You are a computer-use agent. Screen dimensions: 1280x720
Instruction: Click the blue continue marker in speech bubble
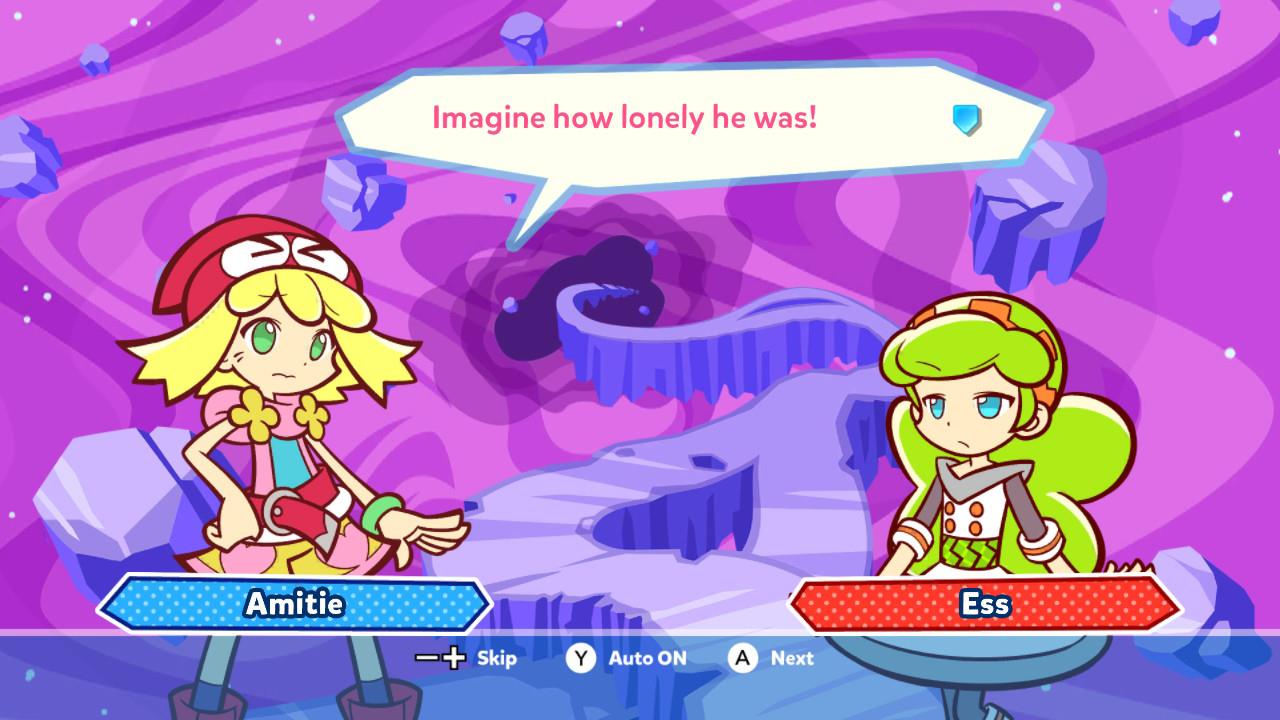tap(966, 120)
